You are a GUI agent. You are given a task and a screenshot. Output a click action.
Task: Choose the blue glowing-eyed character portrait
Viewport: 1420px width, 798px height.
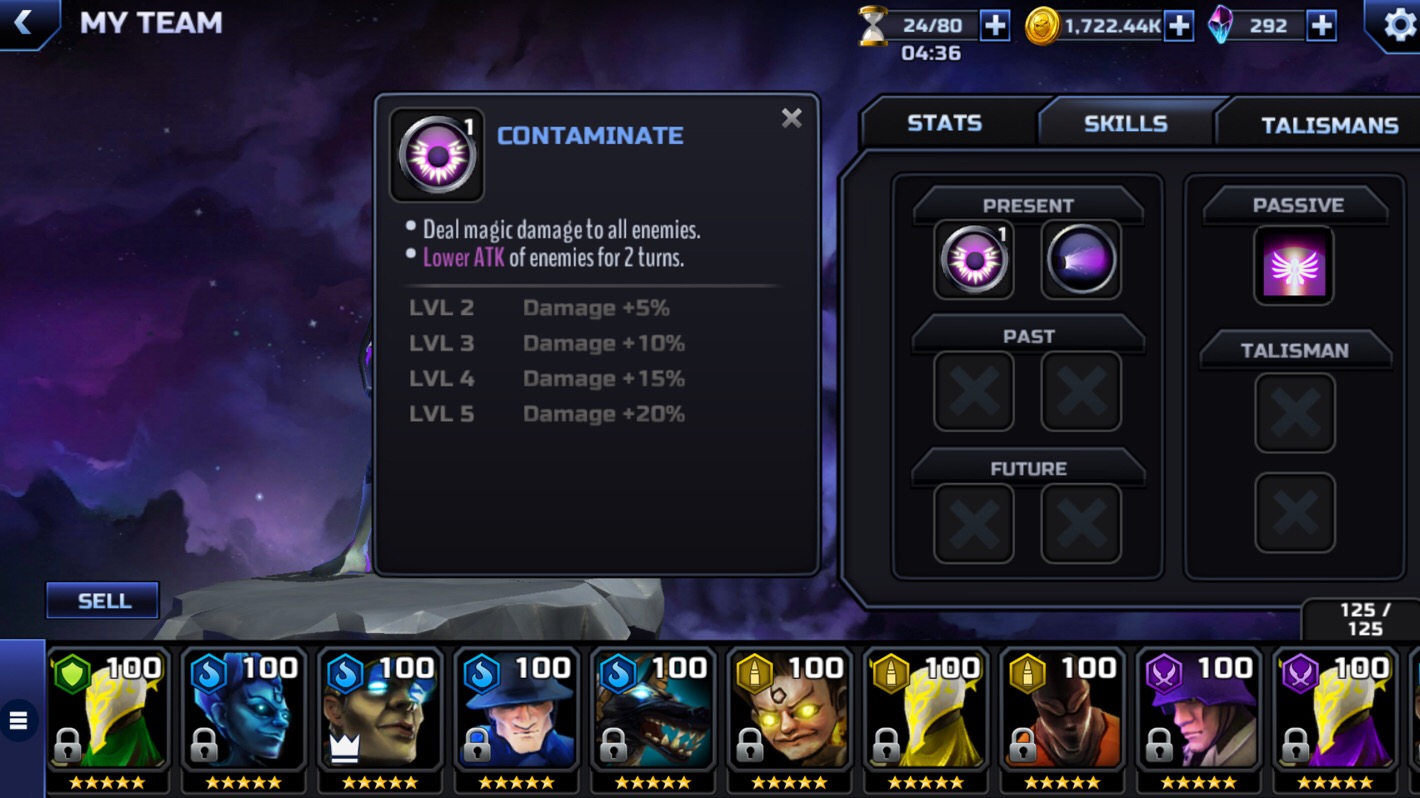243,712
